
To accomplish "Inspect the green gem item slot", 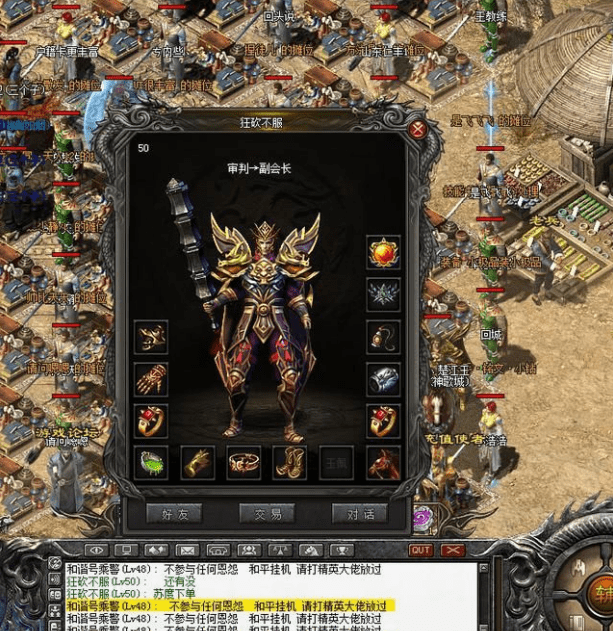I will (151, 462).
